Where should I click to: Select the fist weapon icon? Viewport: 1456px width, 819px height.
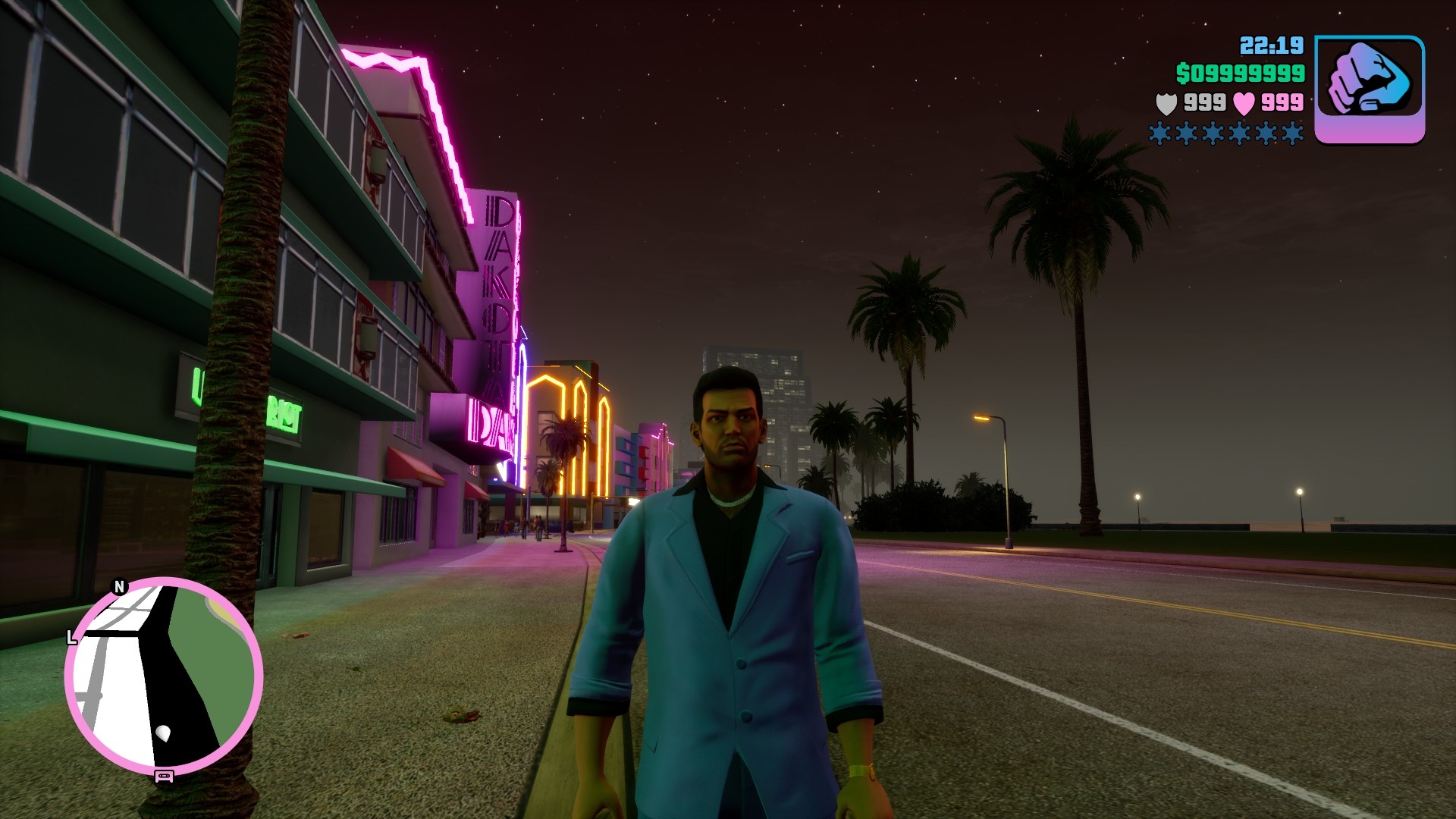[x=1369, y=89]
